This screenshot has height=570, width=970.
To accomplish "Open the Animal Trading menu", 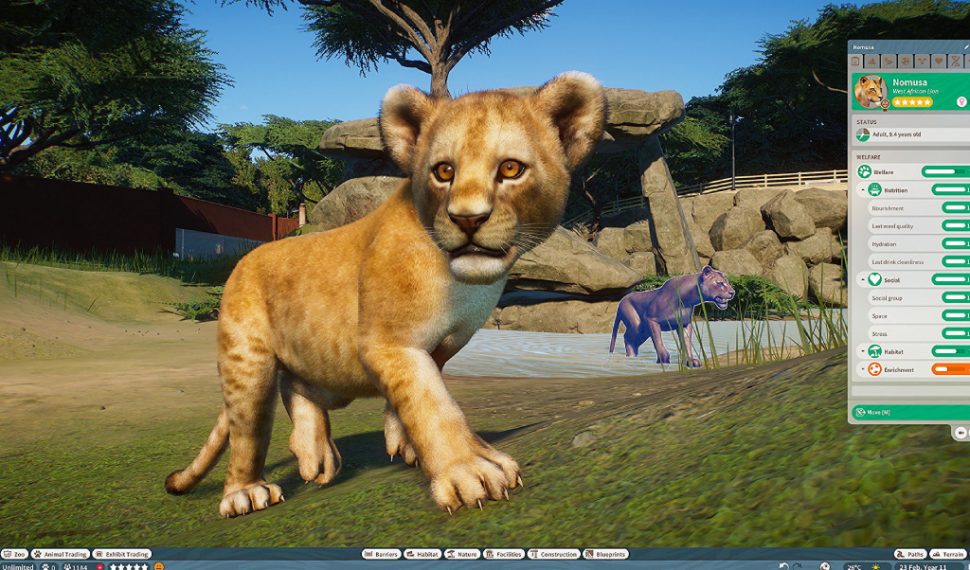I will [60, 554].
